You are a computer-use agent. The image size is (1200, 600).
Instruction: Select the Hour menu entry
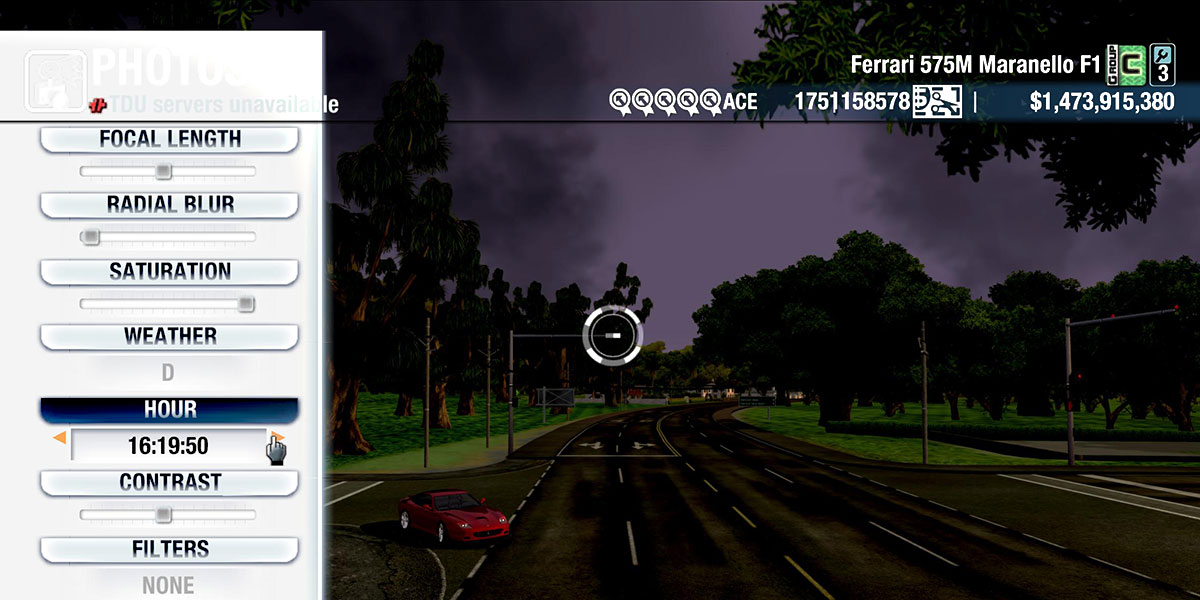[169, 410]
